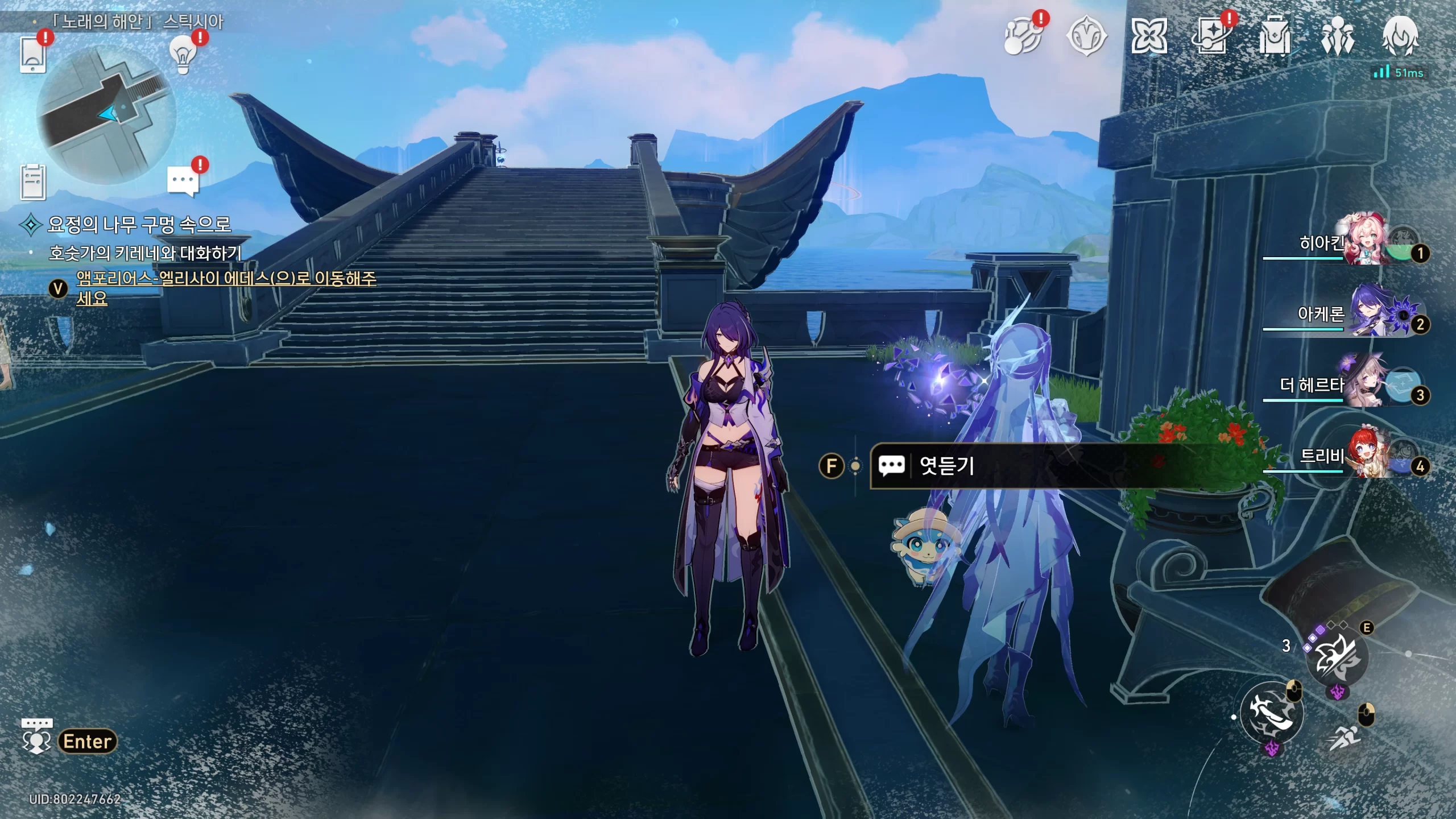
Task: Open the phone menu icon
Action: coord(33,55)
